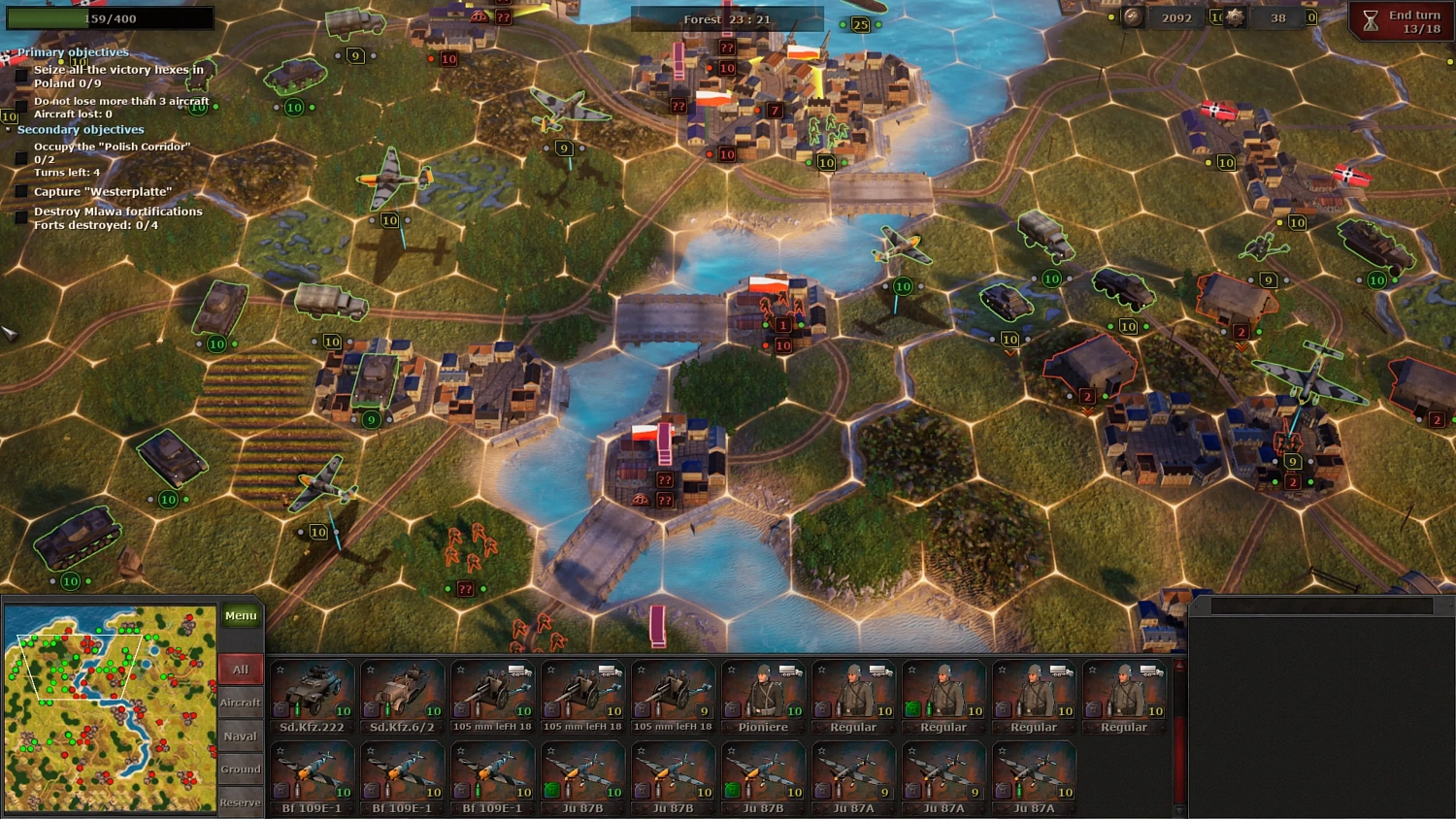Image resolution: width=1456 pixels, height=819 pixels.
Task: Select the Pioniere engineer unit icon
Action: pyautogui.click(x=763, y=691)
